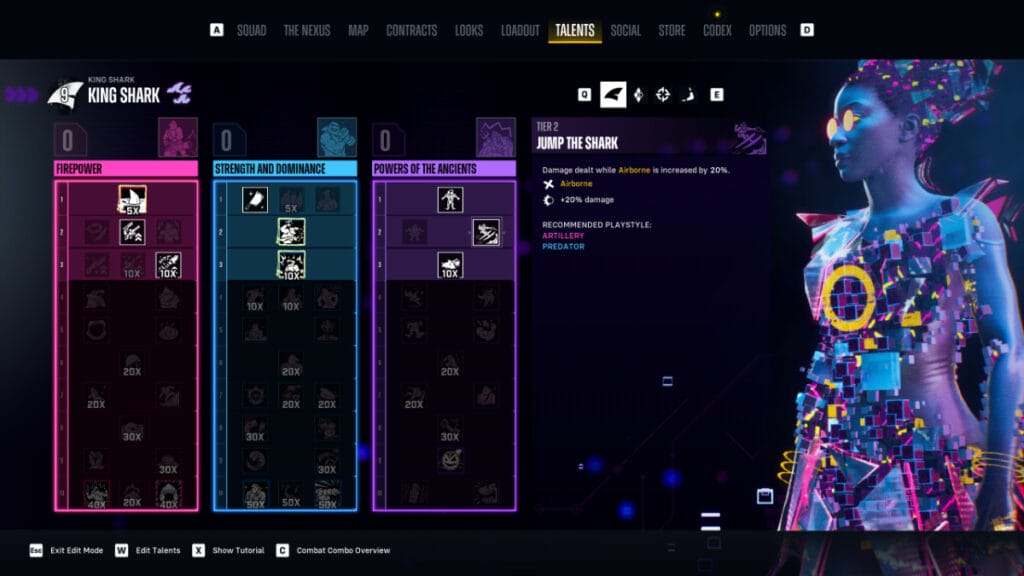This screenshot has width=1024, height=576.
Task: Choose the Firepower talent tree header
Action: 126,169
